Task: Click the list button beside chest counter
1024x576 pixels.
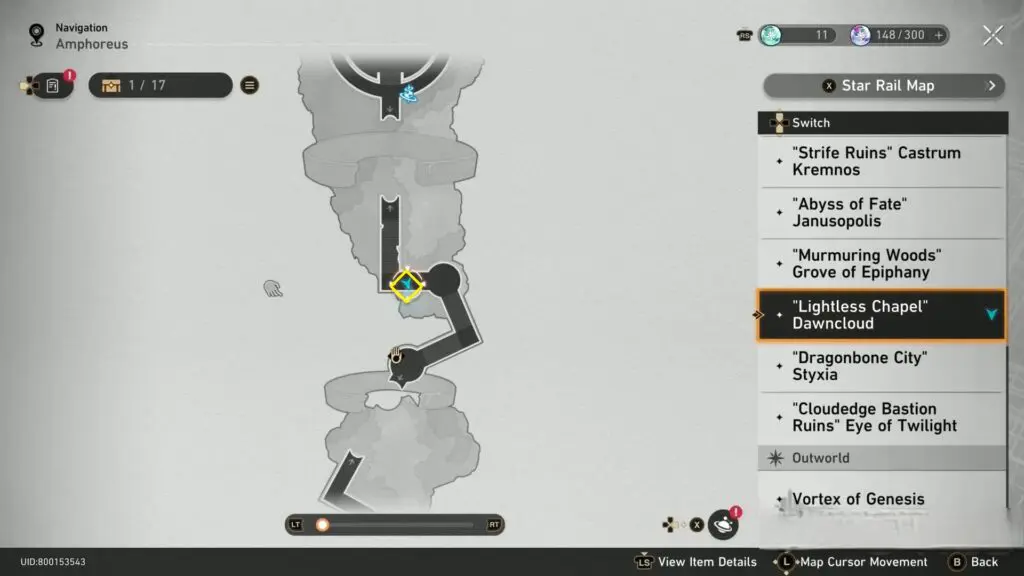Action: pos(250,85)
